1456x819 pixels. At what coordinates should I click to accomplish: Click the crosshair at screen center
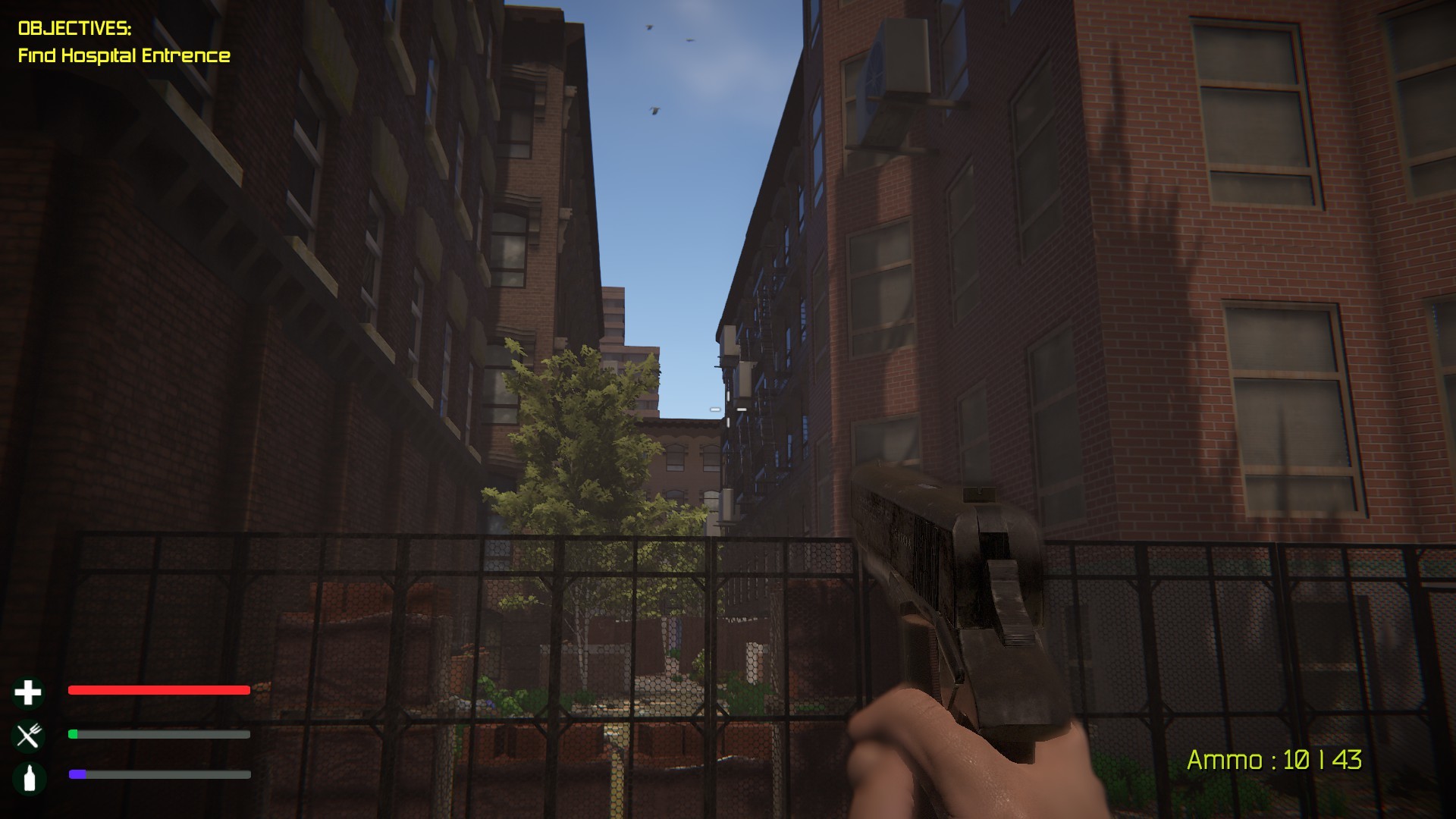726,408
